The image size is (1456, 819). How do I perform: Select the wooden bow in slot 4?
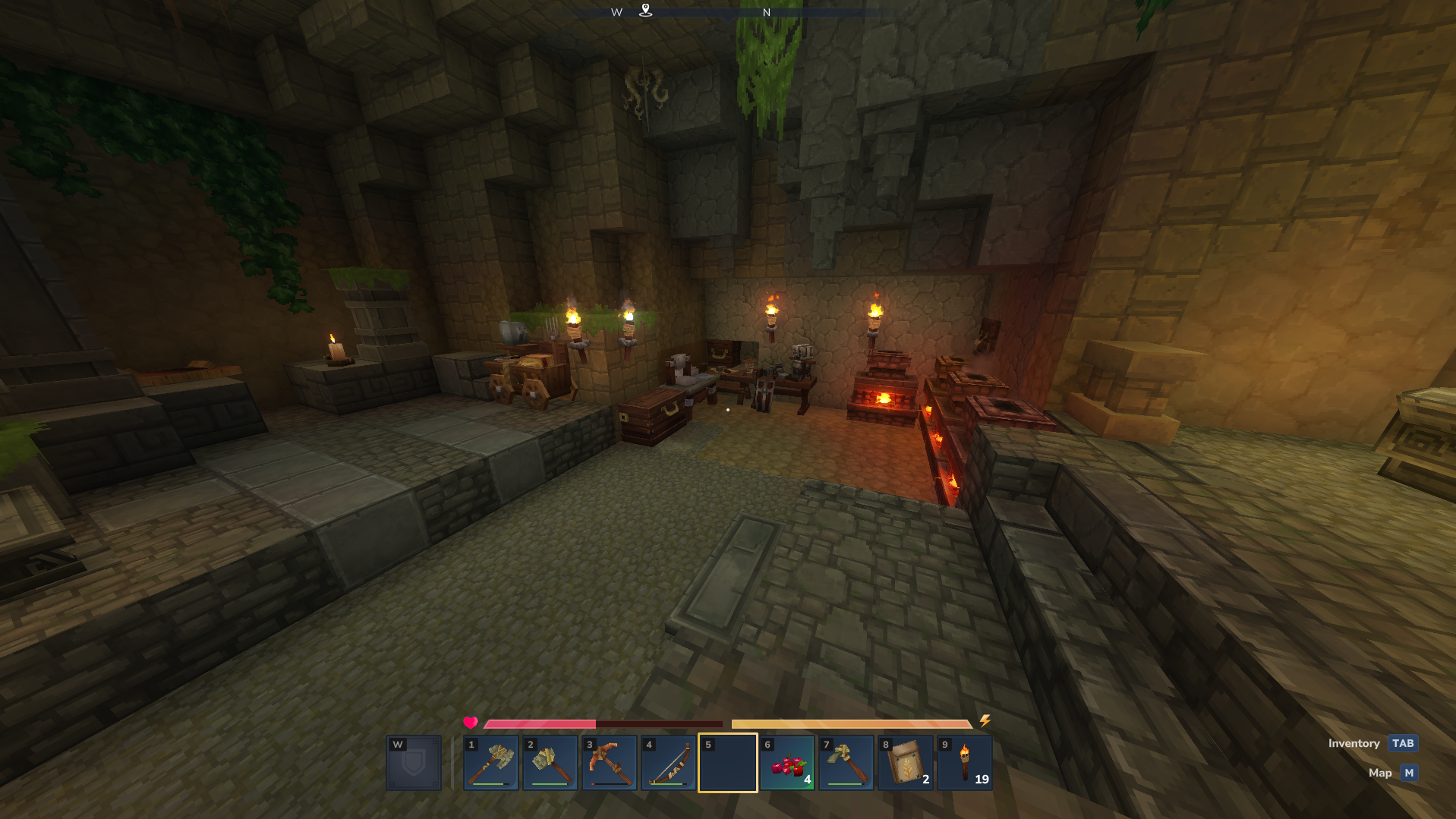(x=669, y=763)
